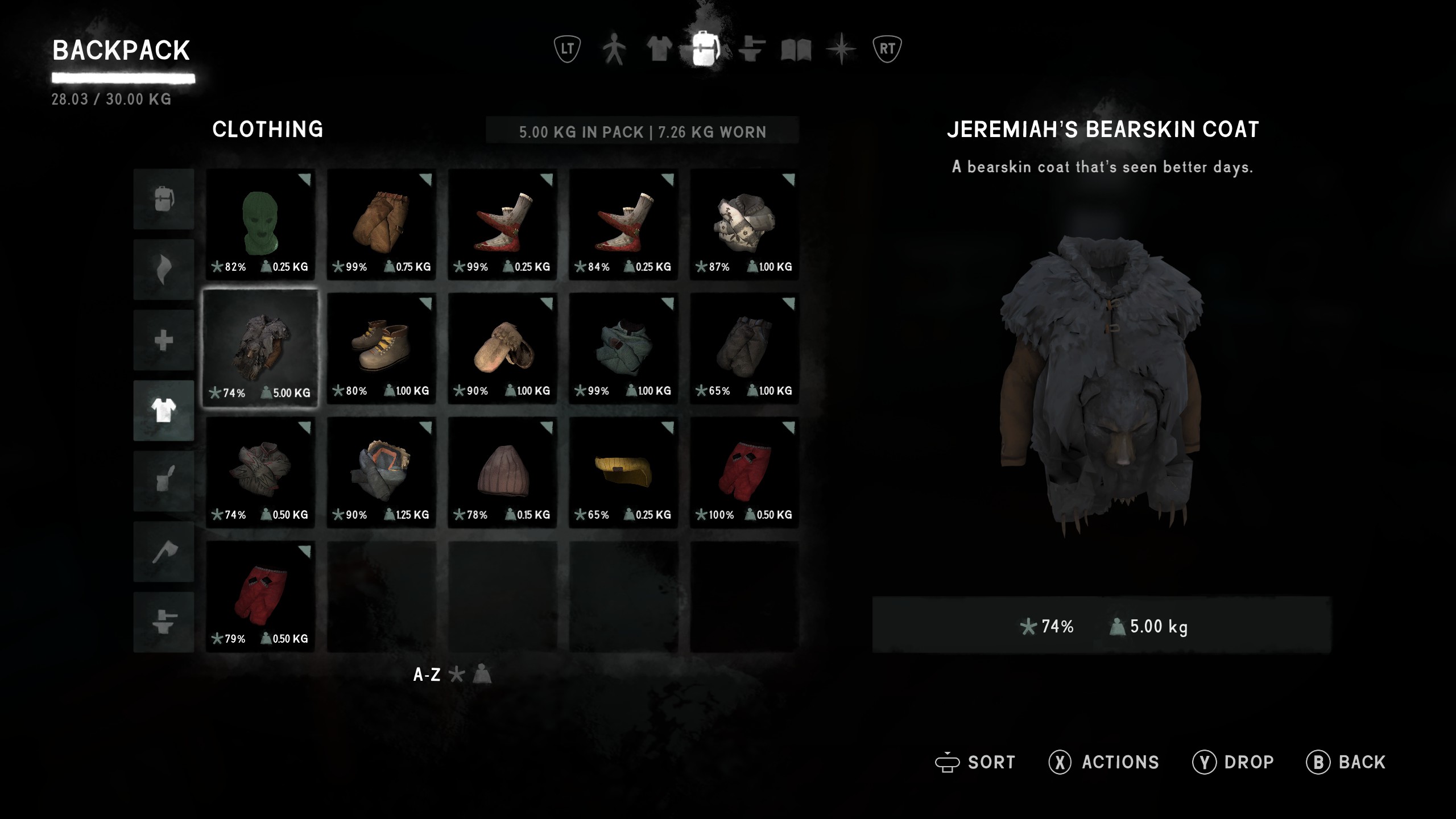Sort items alphabetically with A-Z
This screenshot has width=1456, height=819.
427,675
